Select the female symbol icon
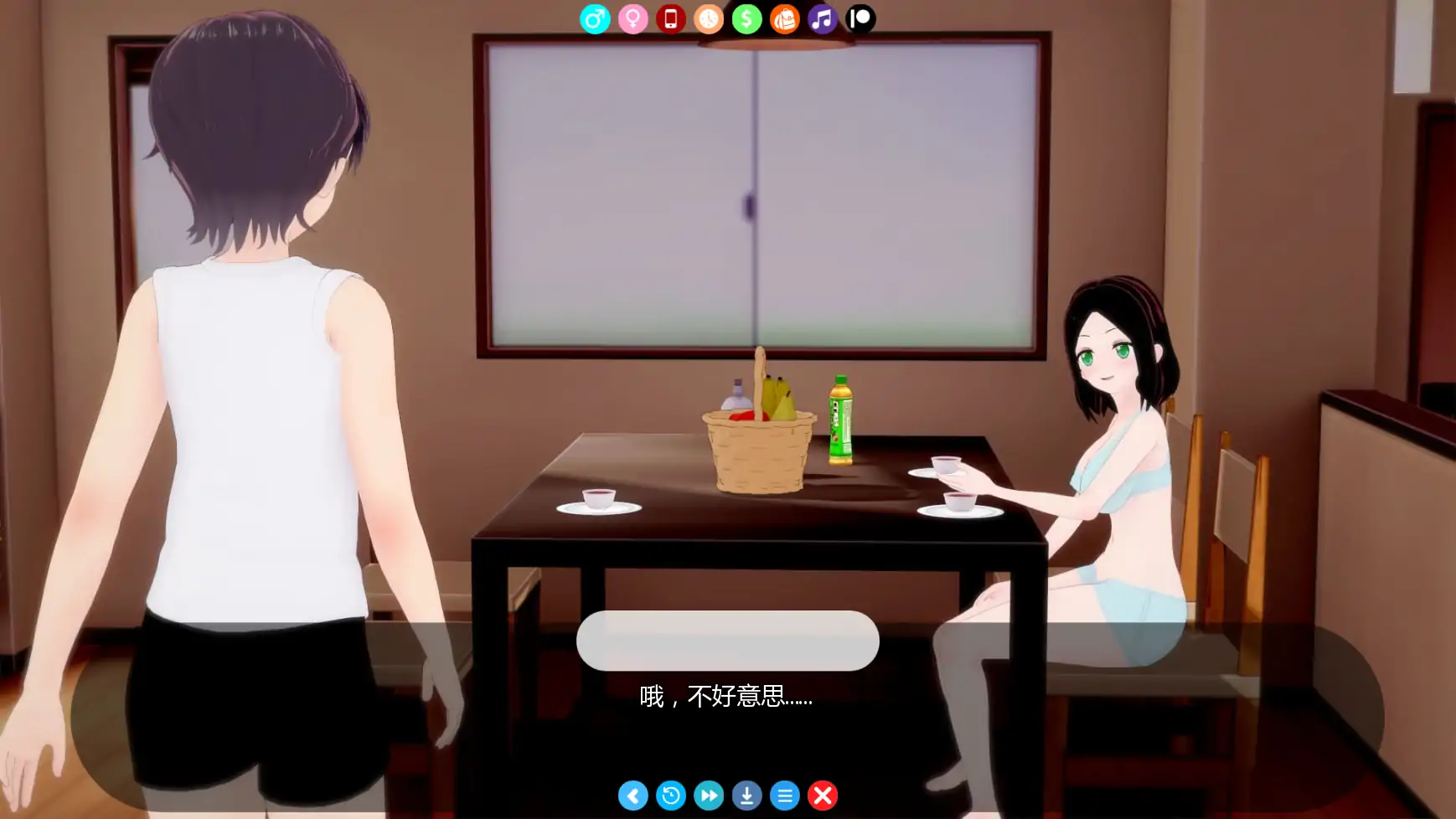Screen dimensions: 1456x819 click(633, 18)
